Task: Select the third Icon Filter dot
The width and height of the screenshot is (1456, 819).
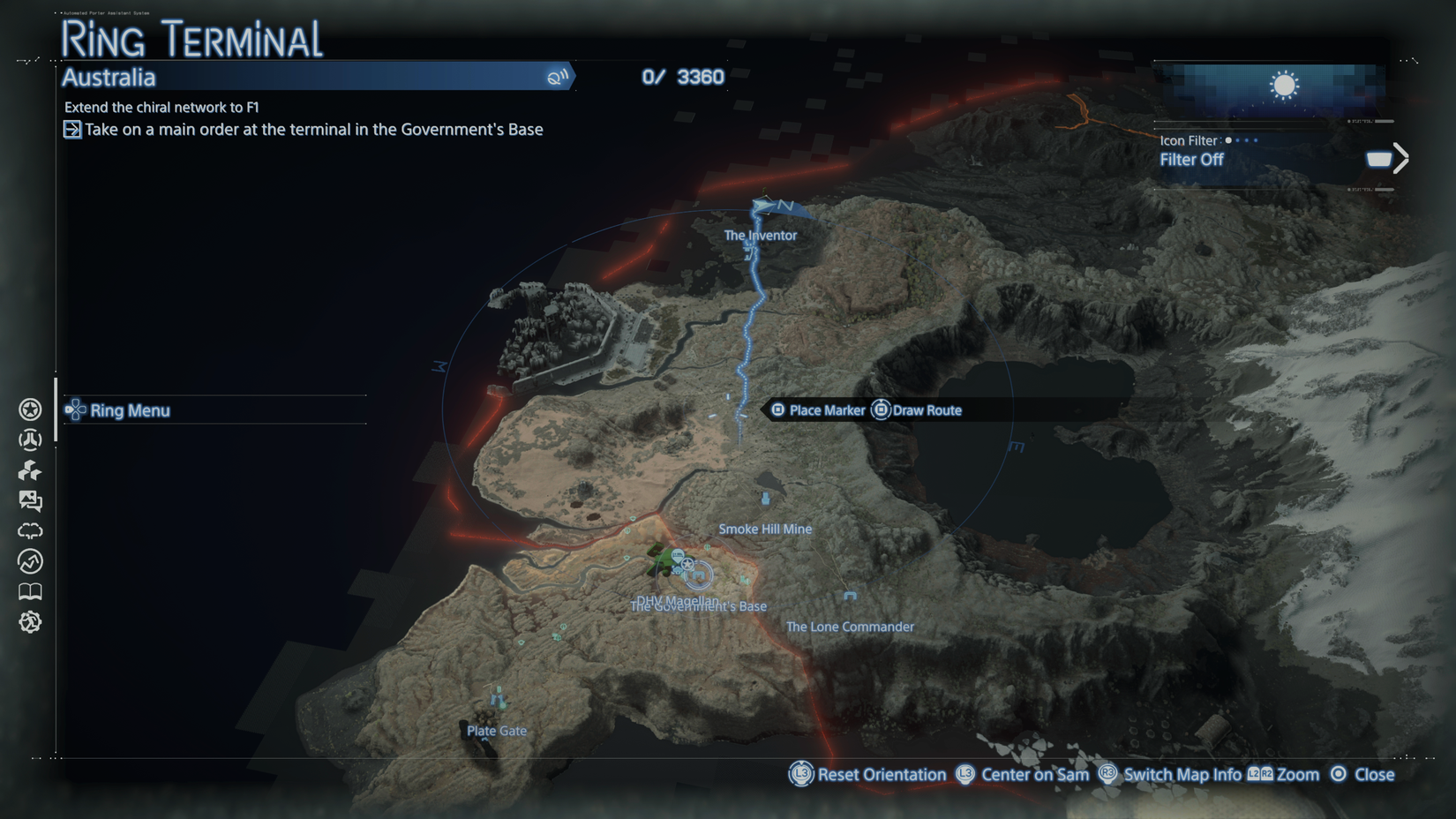Action: click(x=1249, y=140)
